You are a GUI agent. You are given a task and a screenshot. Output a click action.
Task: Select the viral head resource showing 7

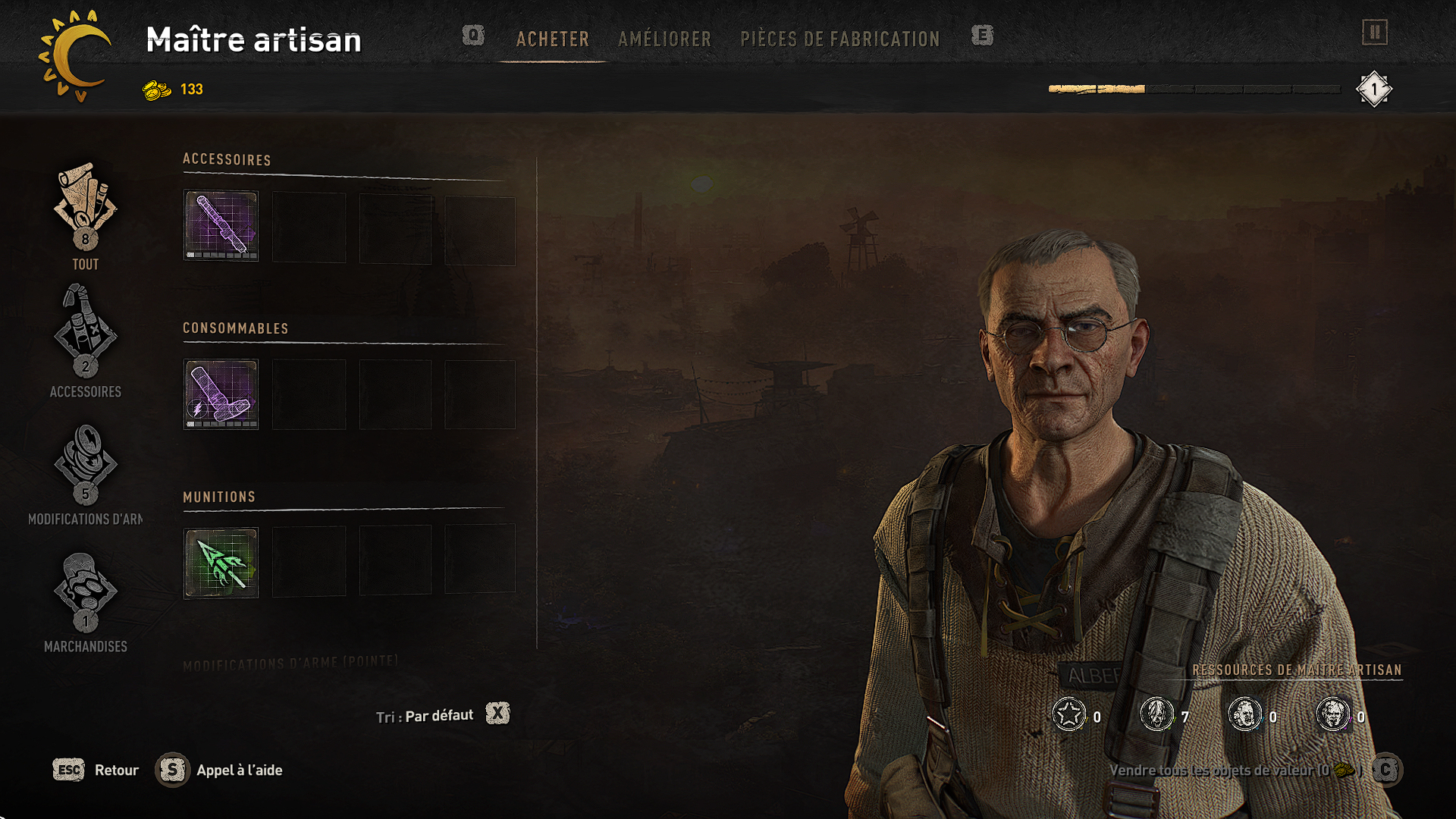[1157, 714]
